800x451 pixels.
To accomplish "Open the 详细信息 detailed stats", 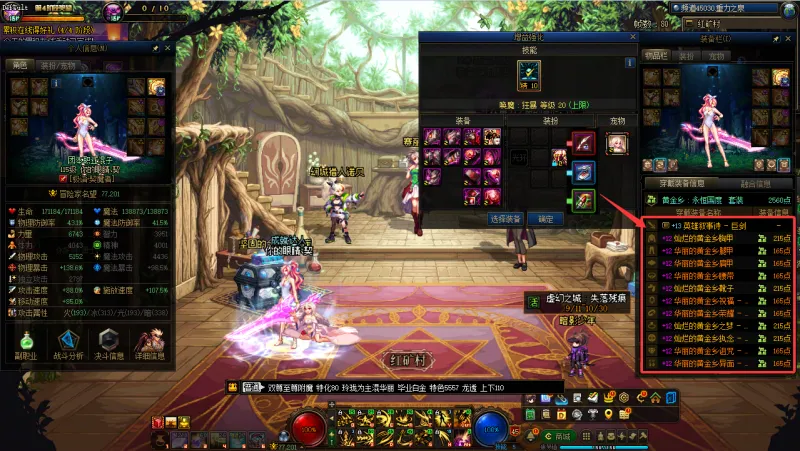I will (150, 341).
